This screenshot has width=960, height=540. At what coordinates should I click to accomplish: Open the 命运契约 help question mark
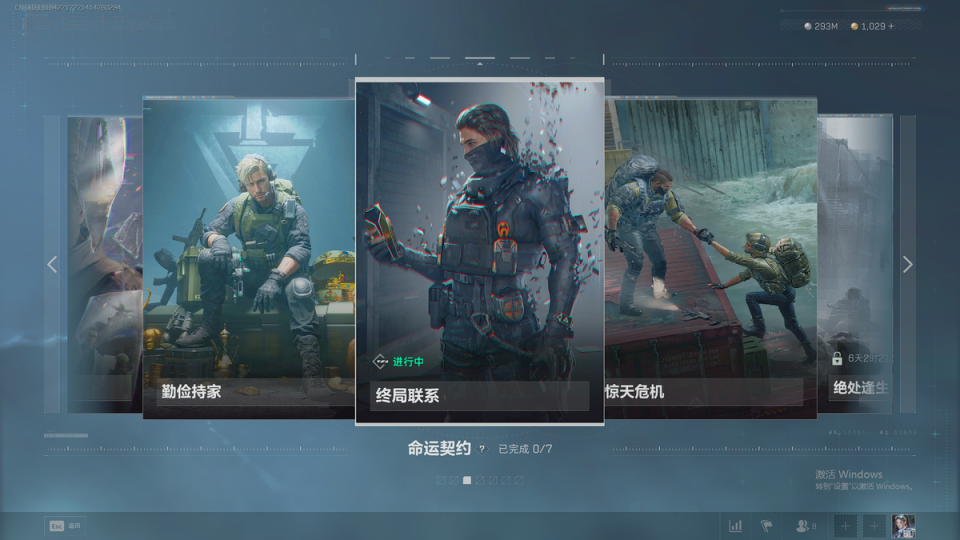click(482, 450)
